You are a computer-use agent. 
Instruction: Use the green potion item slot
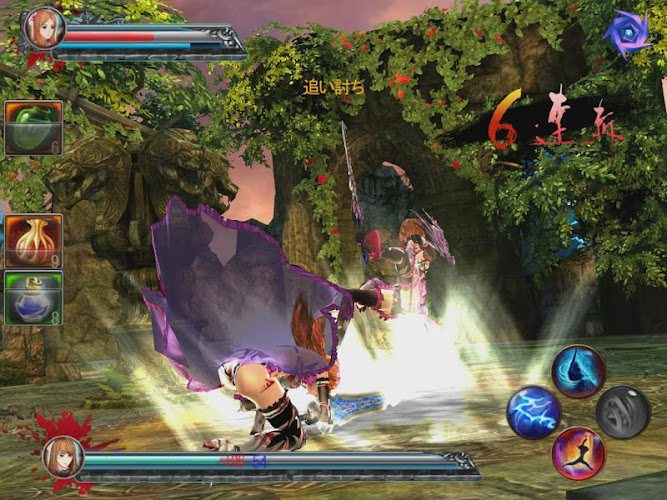tap(33, 128)
